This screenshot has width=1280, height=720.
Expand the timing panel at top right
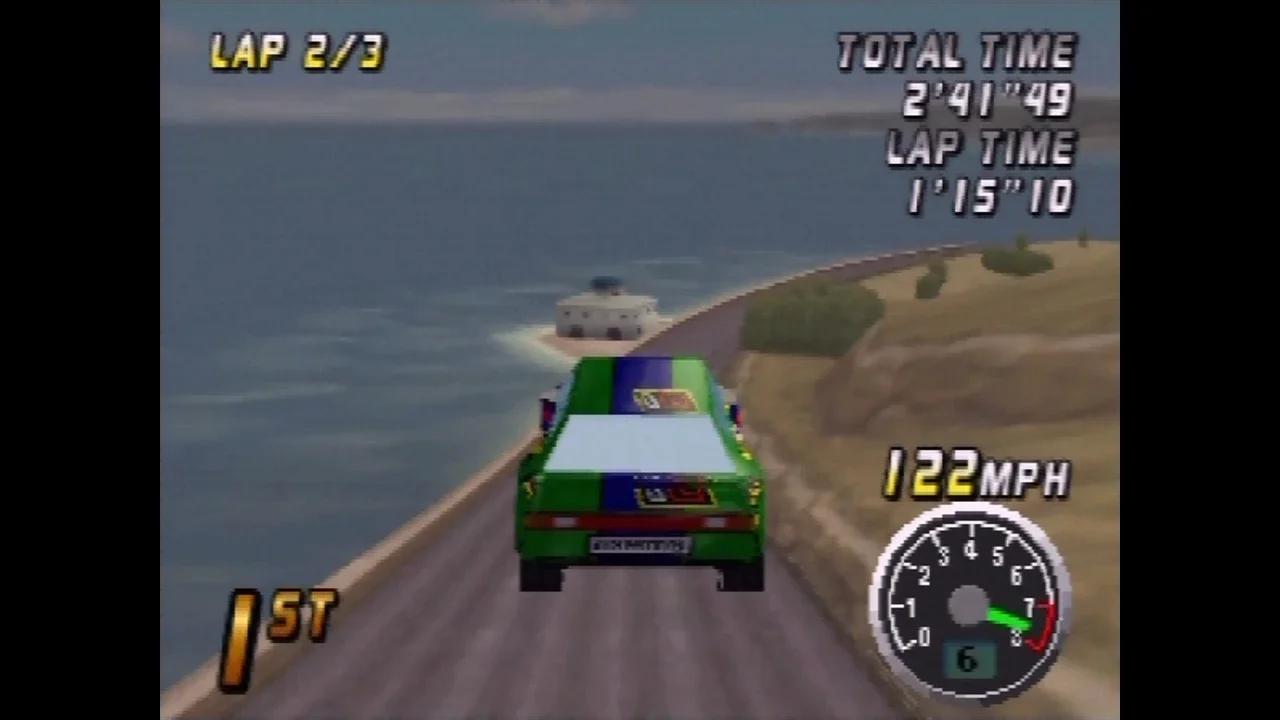pyautogui.click(x=975, y=120)
